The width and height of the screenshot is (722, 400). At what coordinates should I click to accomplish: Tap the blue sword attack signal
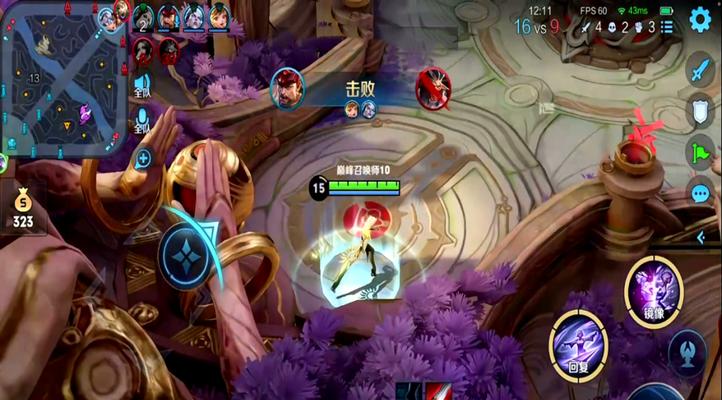point(701,72)
